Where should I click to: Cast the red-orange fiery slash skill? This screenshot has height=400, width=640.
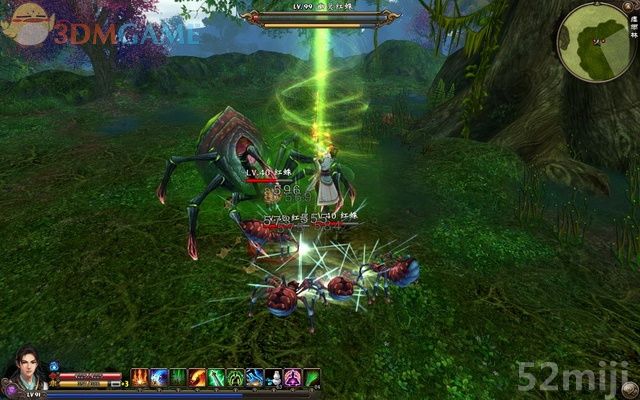(197, 377)
